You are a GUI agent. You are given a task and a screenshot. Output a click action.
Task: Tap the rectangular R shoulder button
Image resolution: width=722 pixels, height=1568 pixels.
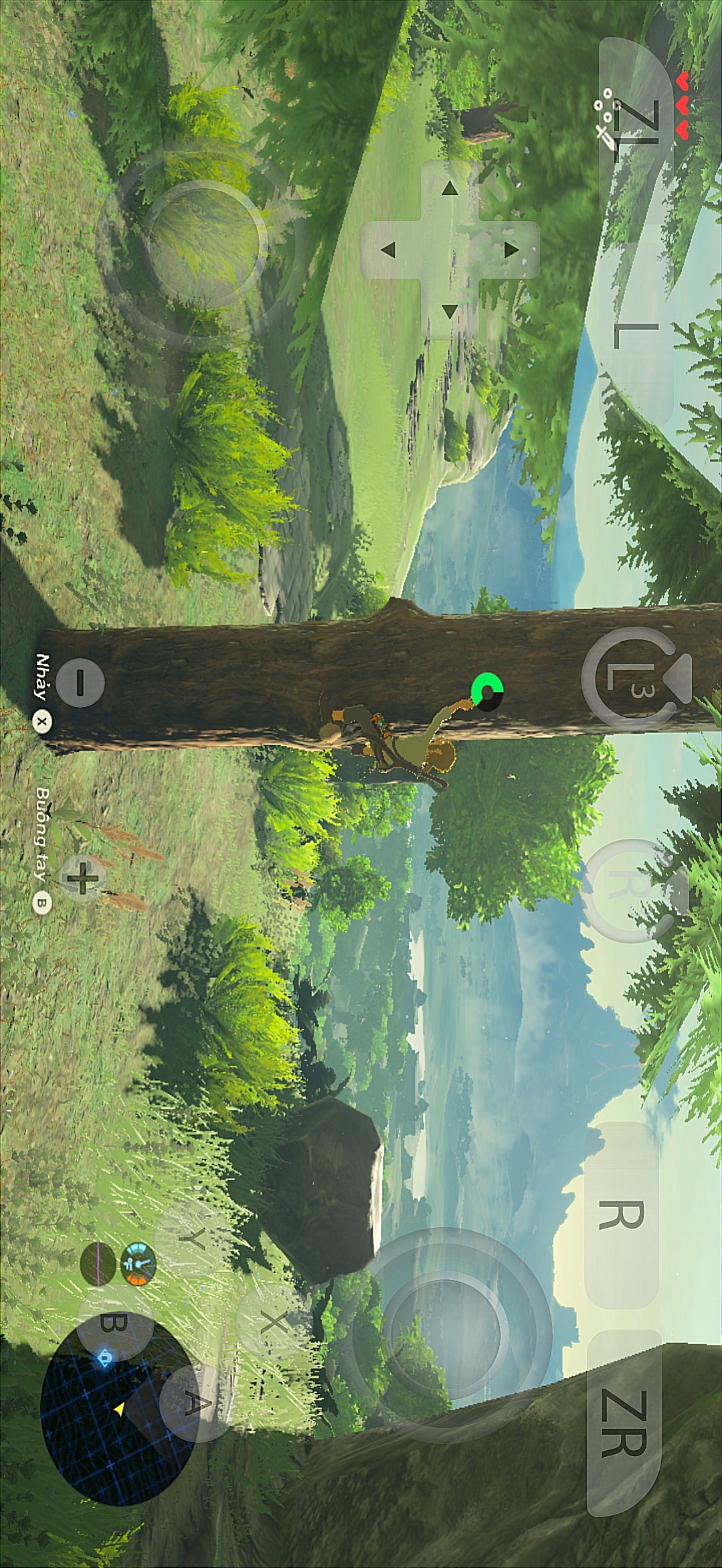click(621, 1215)
